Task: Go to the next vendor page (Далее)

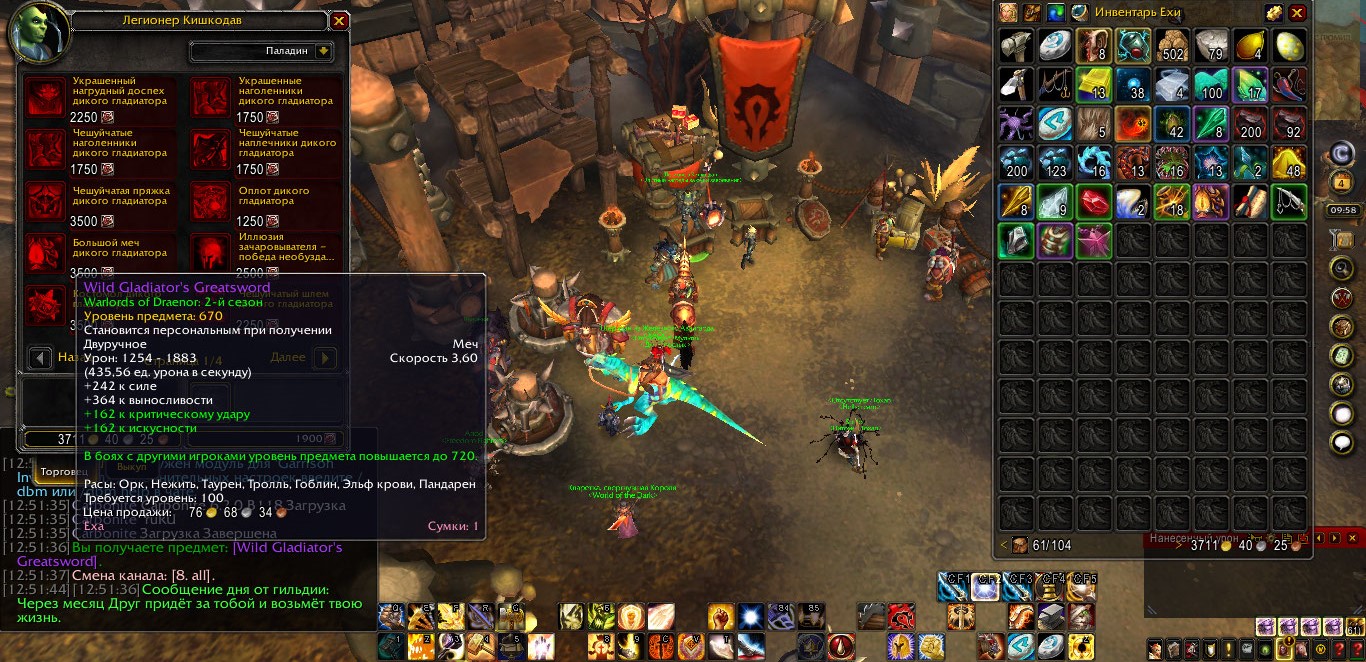Action: [325, 357]
